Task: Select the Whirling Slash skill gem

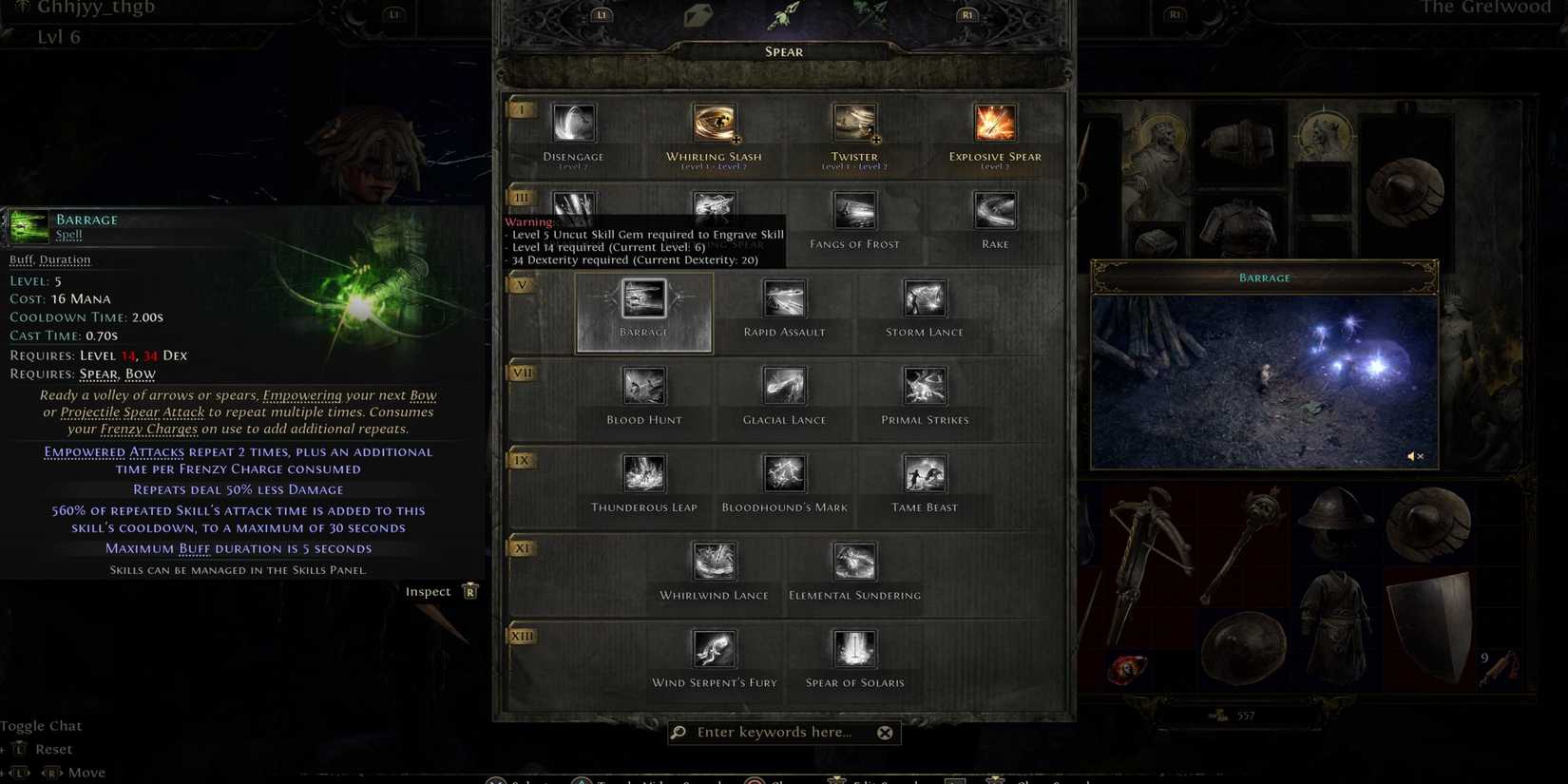Action: [714, 122]
